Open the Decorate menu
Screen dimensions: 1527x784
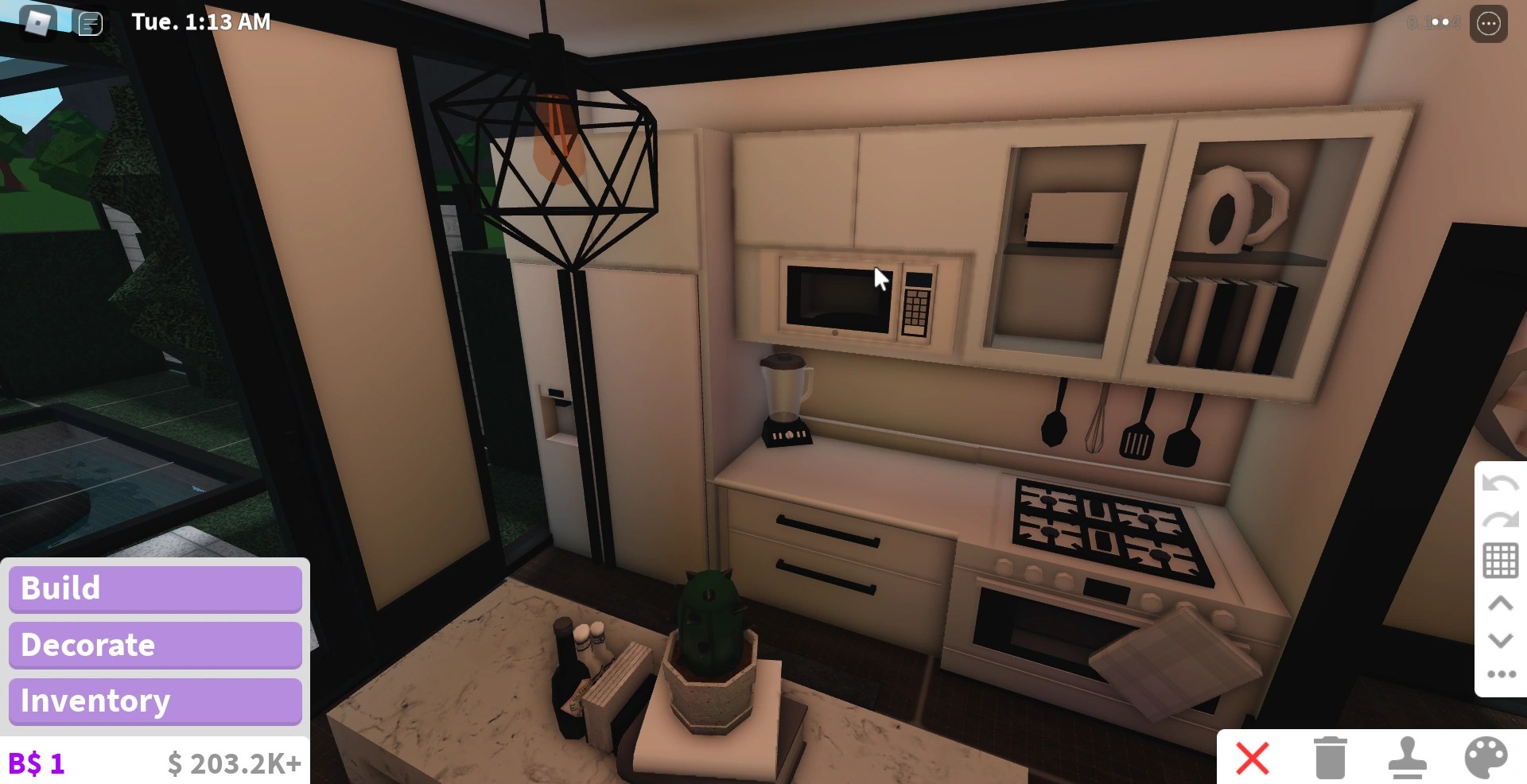pyautogui.click(x=155, y=645)
